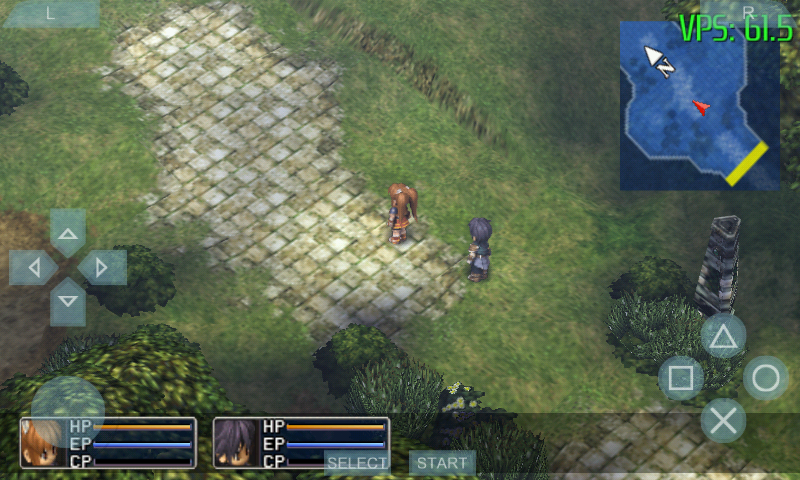The width and height of the screenshot is (800, 480).
Task: Touch the analog stick circle
Action: pos(68,409)
